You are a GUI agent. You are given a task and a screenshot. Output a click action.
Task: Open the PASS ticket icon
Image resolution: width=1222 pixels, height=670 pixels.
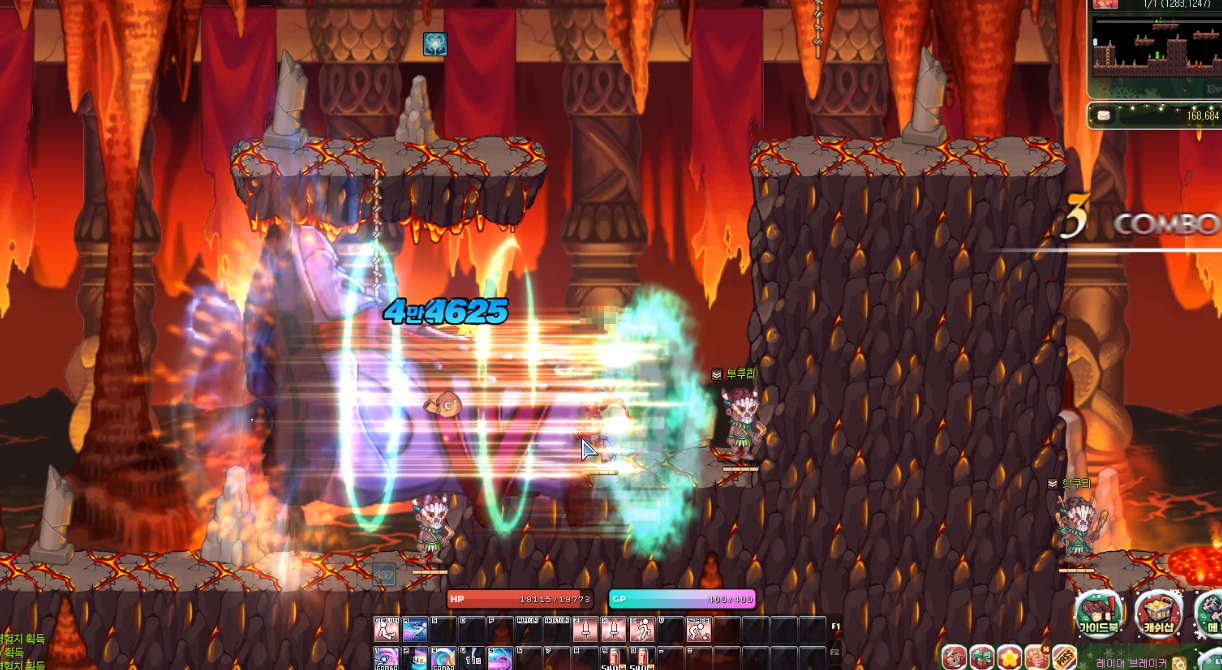[x=1063, y=658]
